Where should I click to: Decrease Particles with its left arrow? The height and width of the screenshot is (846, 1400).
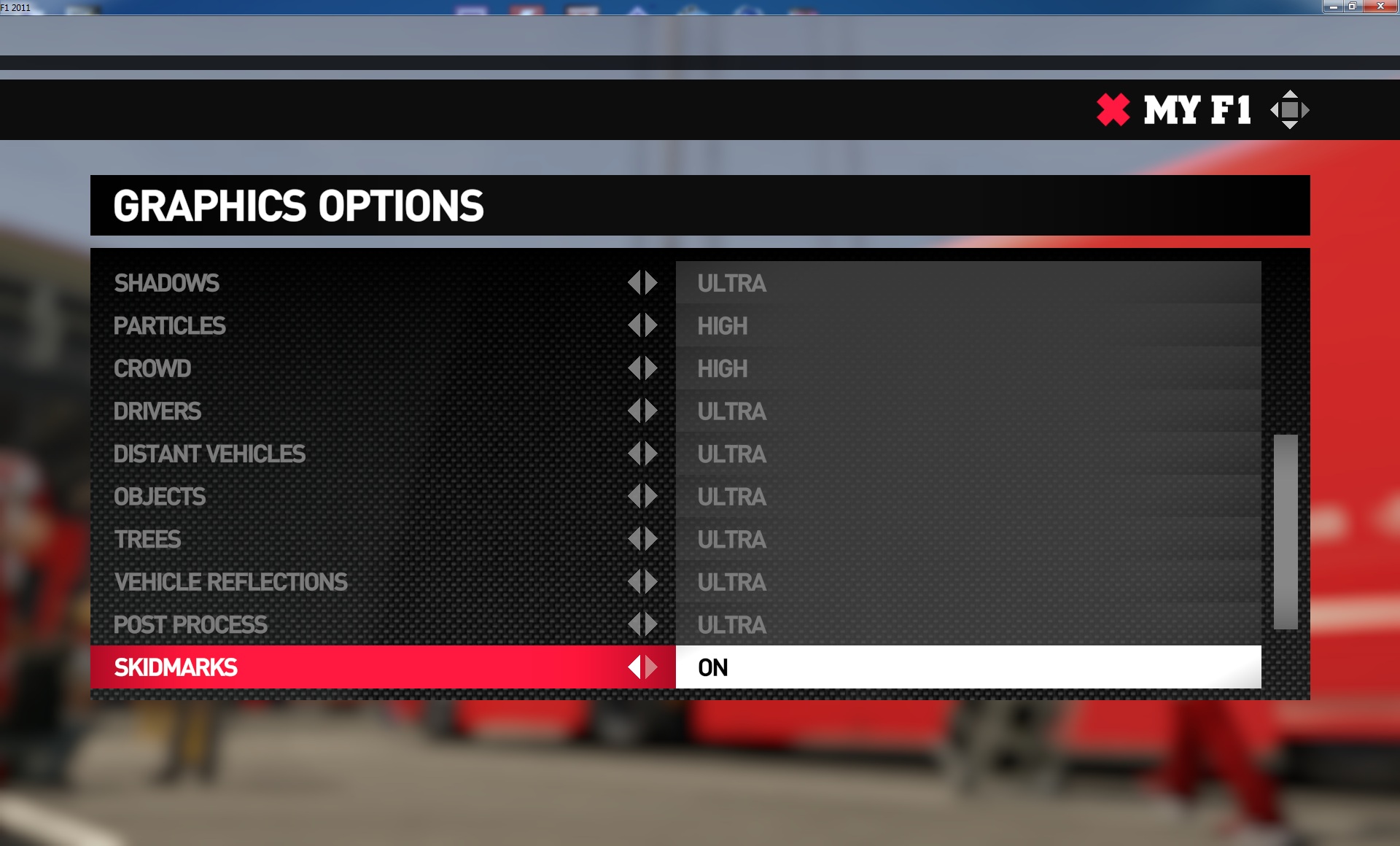pos(634,326)
